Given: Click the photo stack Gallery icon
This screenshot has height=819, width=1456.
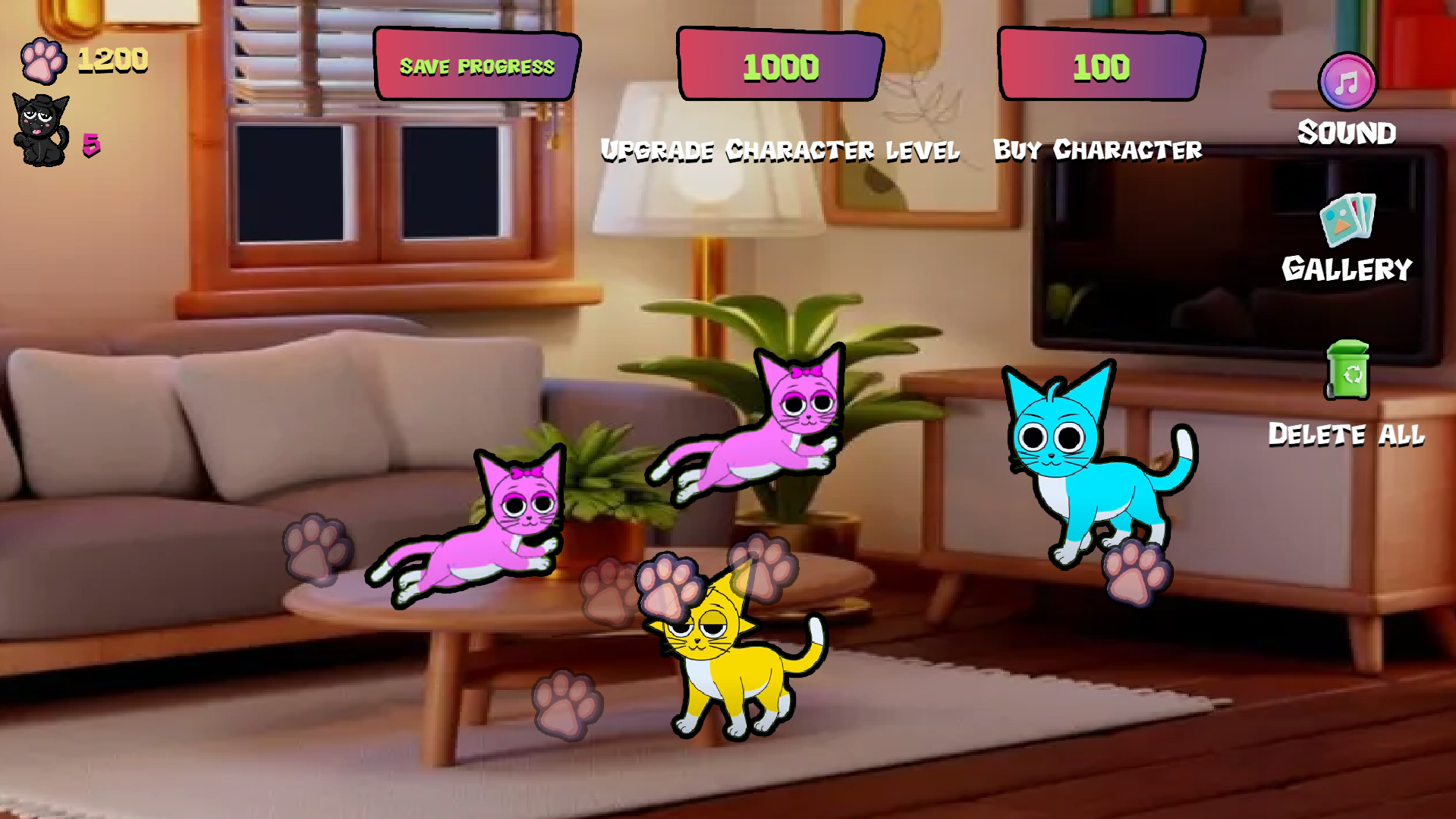Looking at the screenshot, I should pyautogui.click(x=1347, y=224).
